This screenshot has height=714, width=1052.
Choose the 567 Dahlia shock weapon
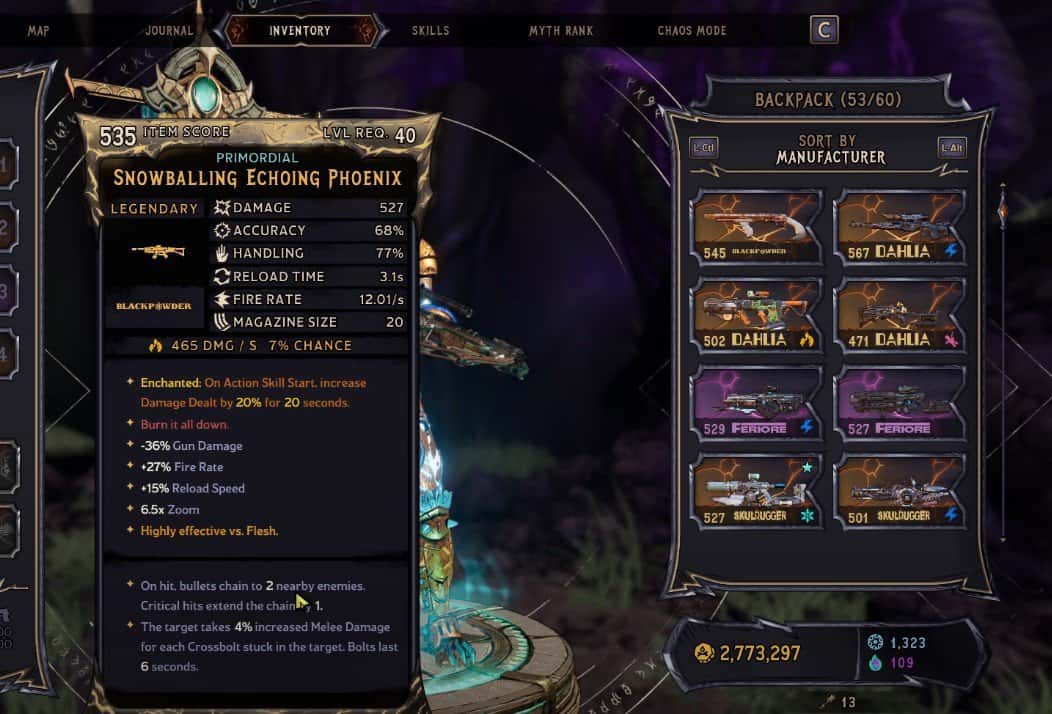click(x=900, y=228)
